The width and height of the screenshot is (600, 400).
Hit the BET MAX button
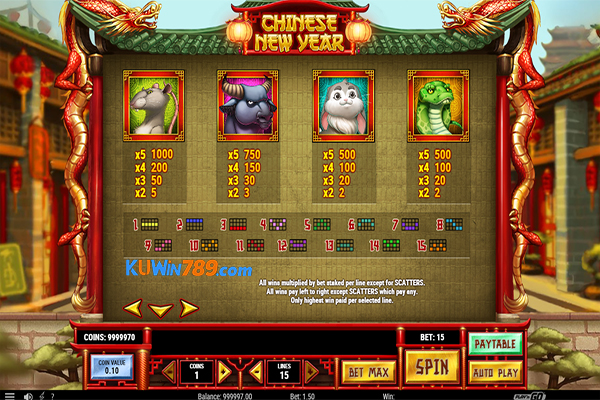(x=365, y=372)
